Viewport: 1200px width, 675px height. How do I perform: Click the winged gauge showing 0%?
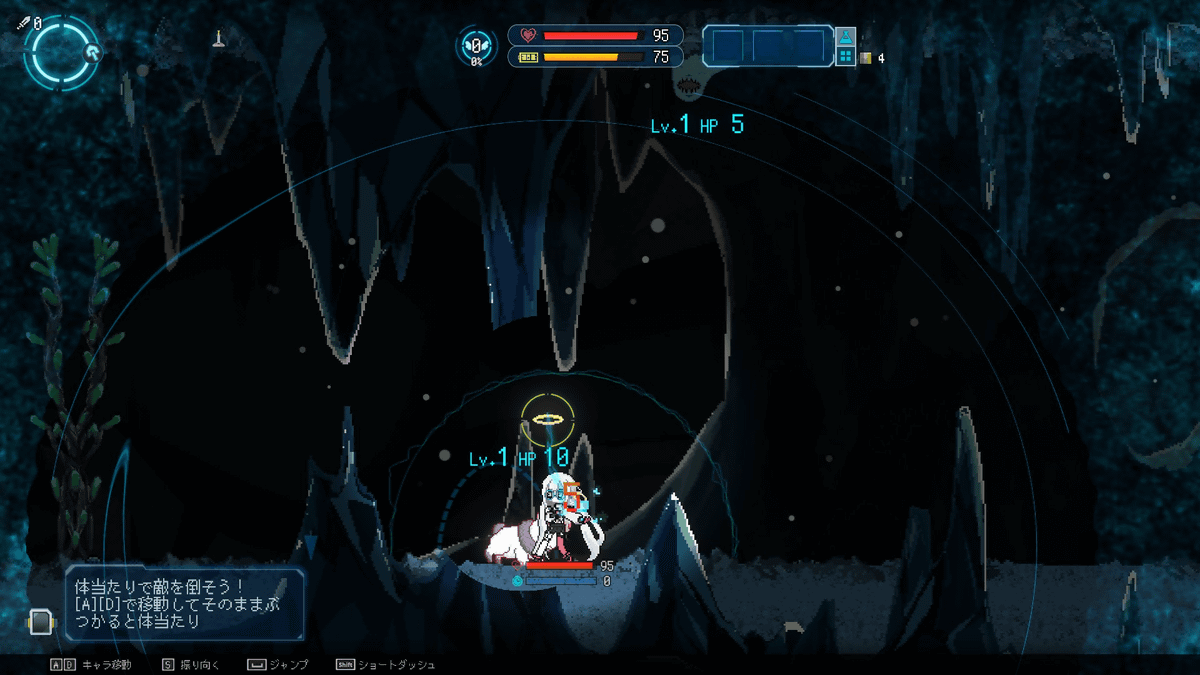click(x=477, y=47)
